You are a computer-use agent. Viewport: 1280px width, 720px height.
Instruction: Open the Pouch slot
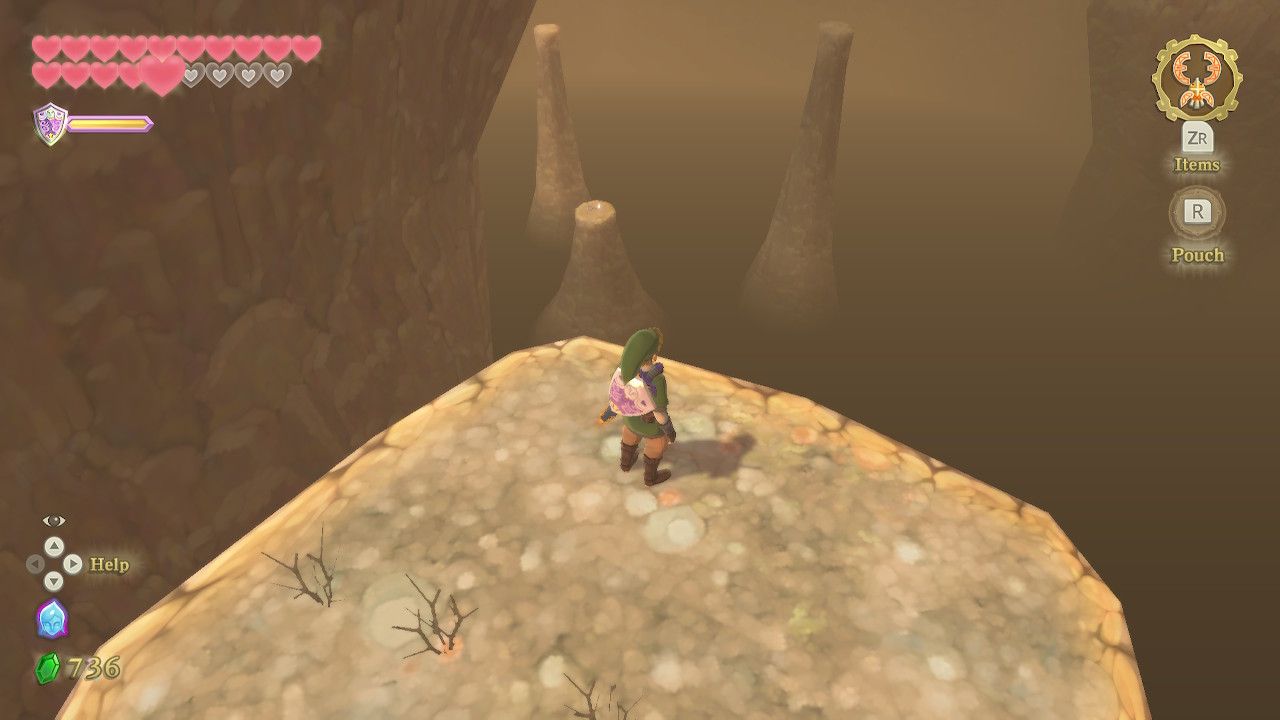(x=1197, y=212)
